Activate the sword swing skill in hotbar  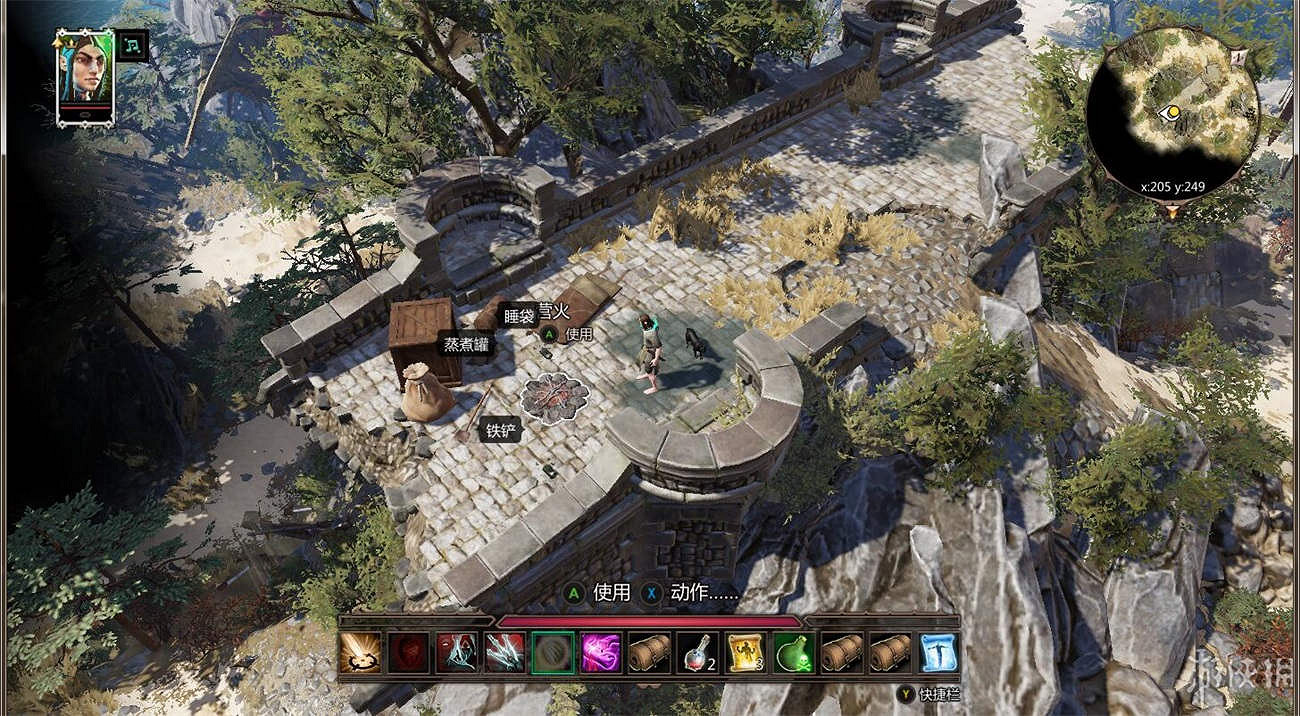coord(360,652)
